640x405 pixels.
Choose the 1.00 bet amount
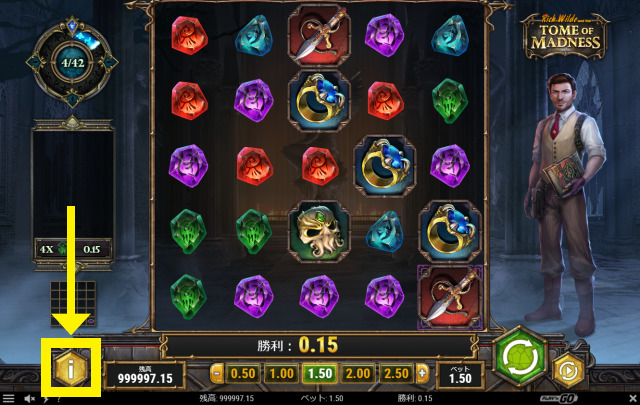[x=282, y=373]
